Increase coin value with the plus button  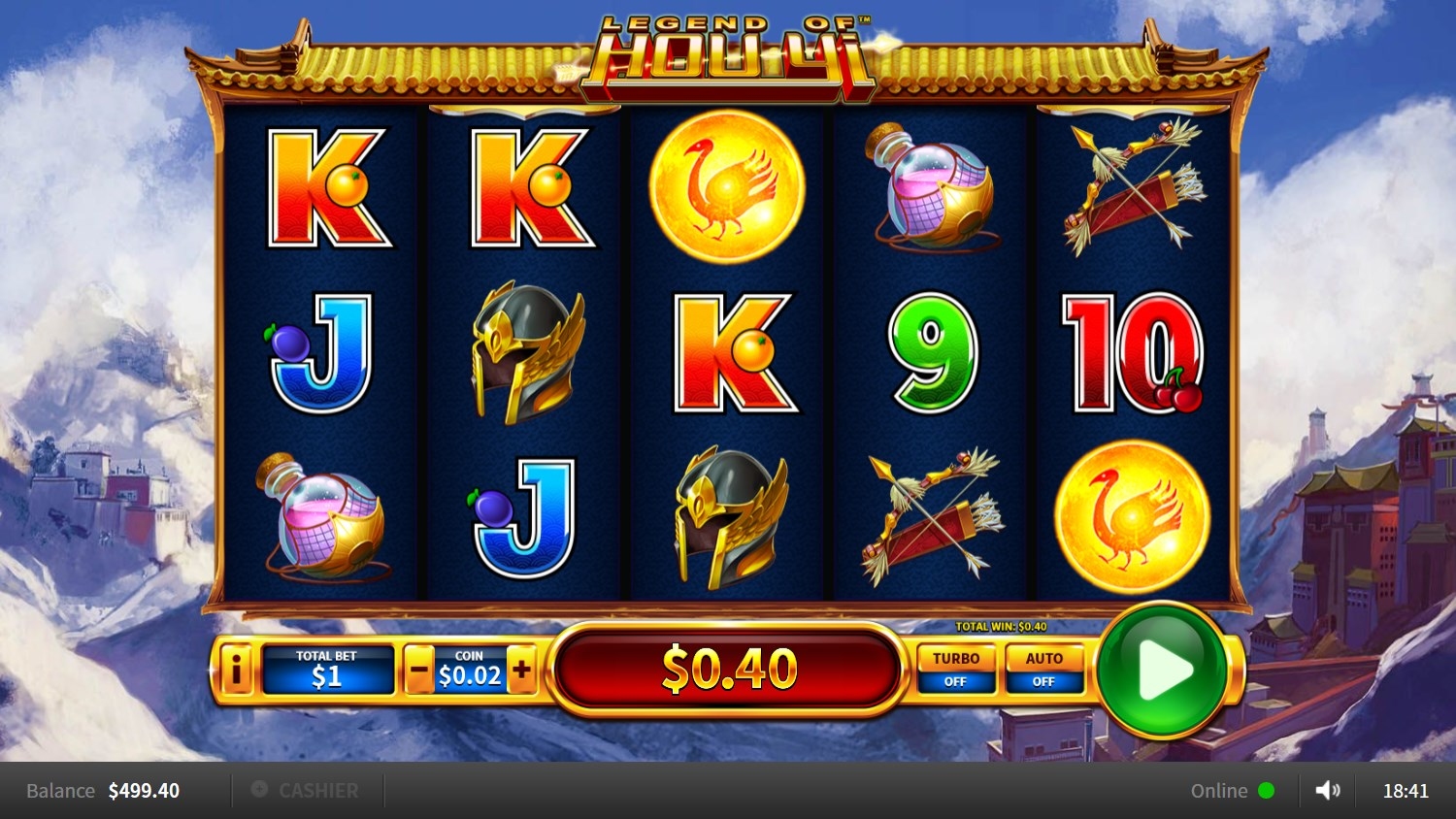[x=521, y=670]
